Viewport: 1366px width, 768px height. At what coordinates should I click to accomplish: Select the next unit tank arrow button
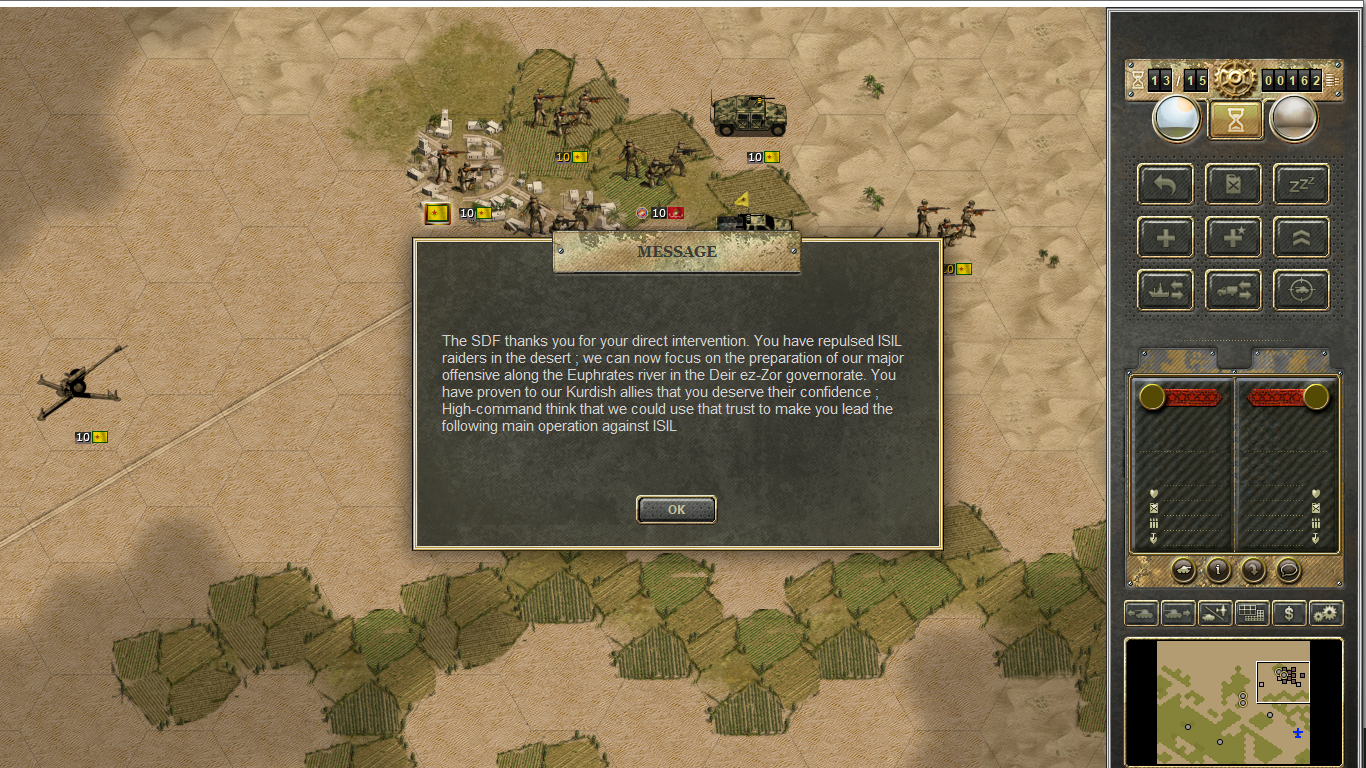tap(1178, 613)
